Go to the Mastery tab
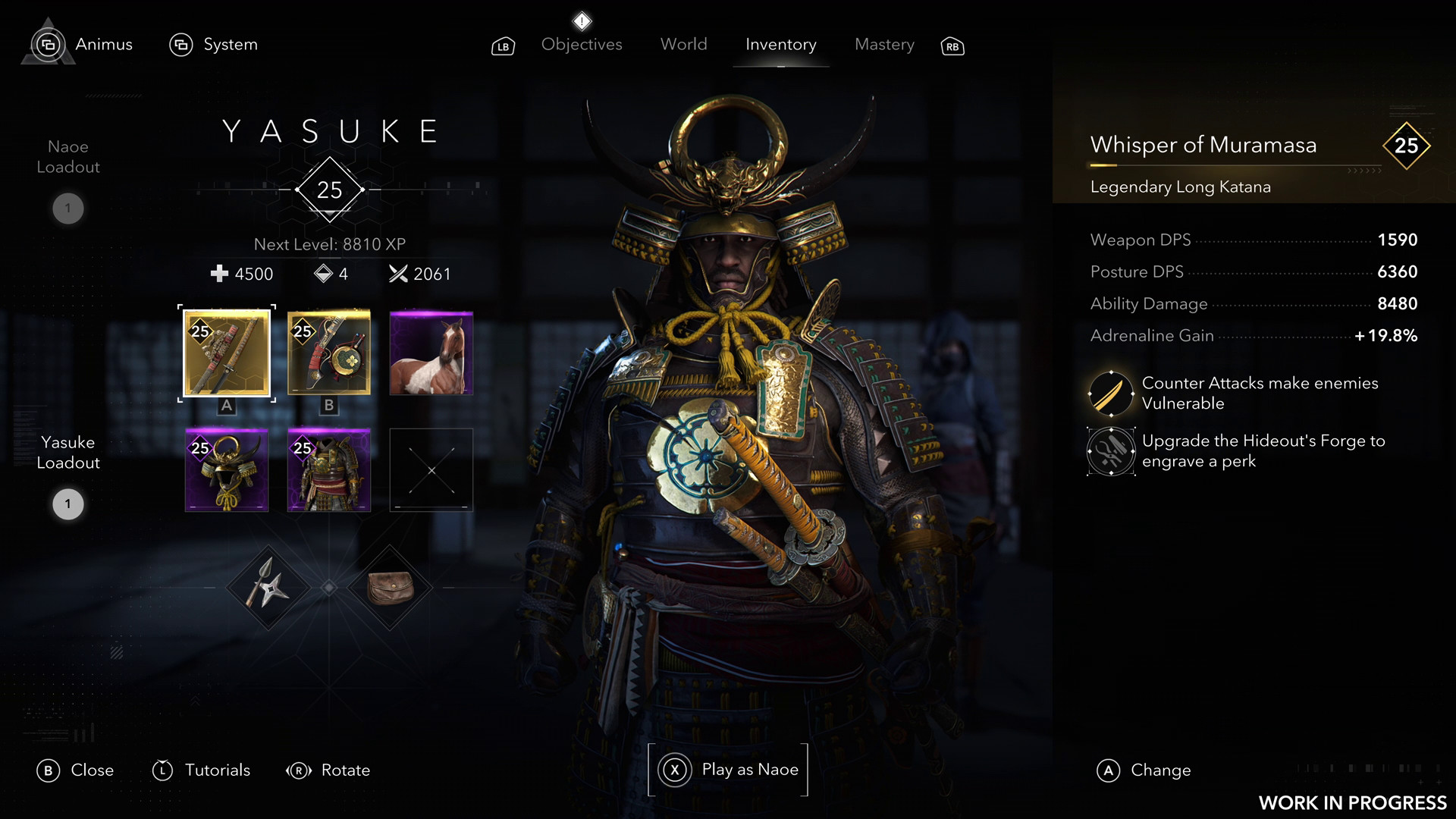This screenshot has height=819, width=1456. click(884, 45)
